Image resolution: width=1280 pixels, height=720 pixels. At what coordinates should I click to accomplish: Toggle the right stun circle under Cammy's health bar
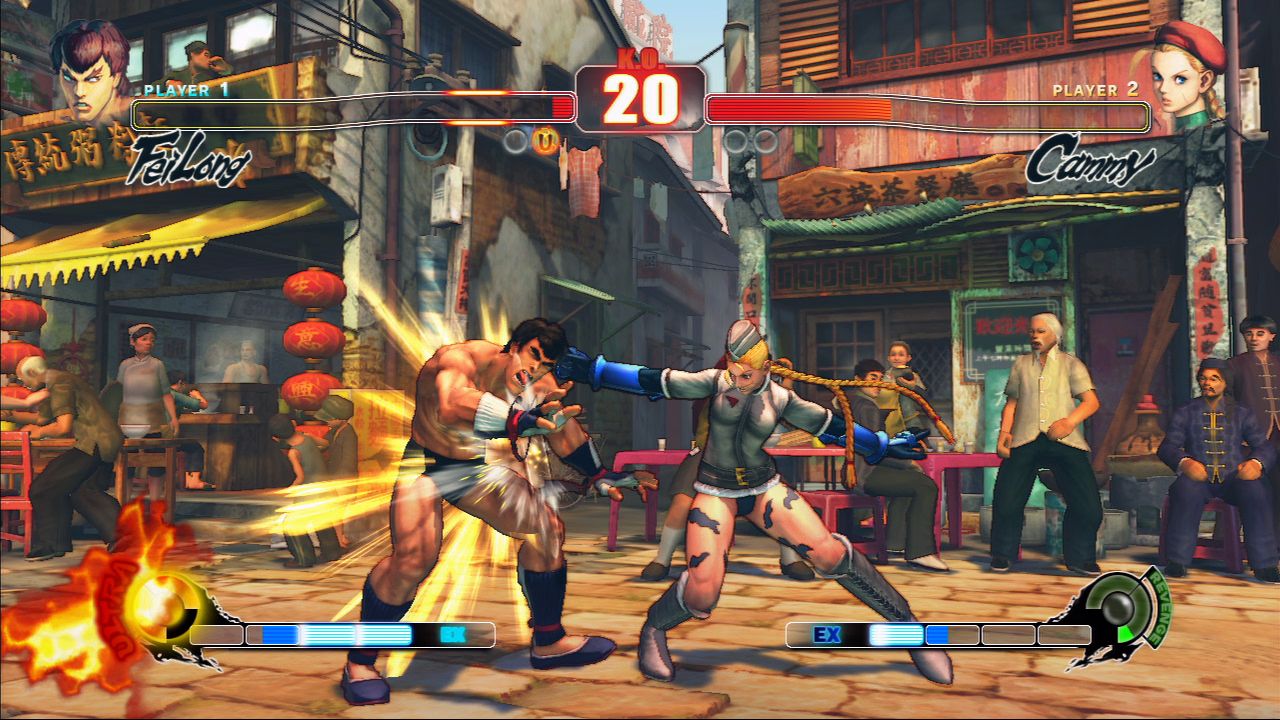[x=766, y=141]
